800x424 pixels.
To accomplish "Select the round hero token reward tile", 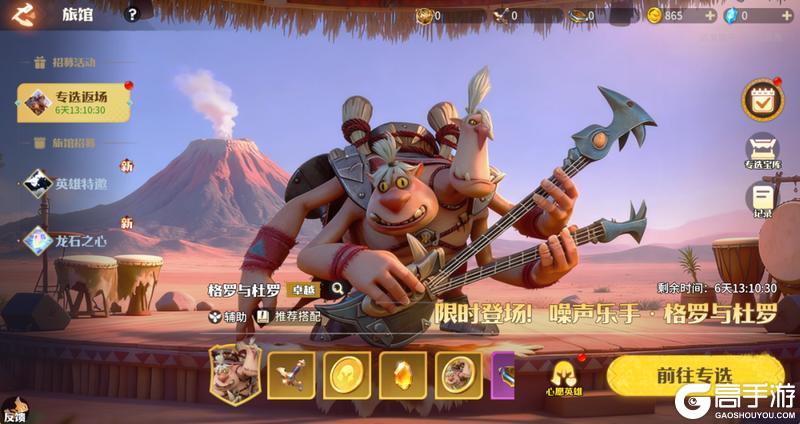I will pos(458,375).
